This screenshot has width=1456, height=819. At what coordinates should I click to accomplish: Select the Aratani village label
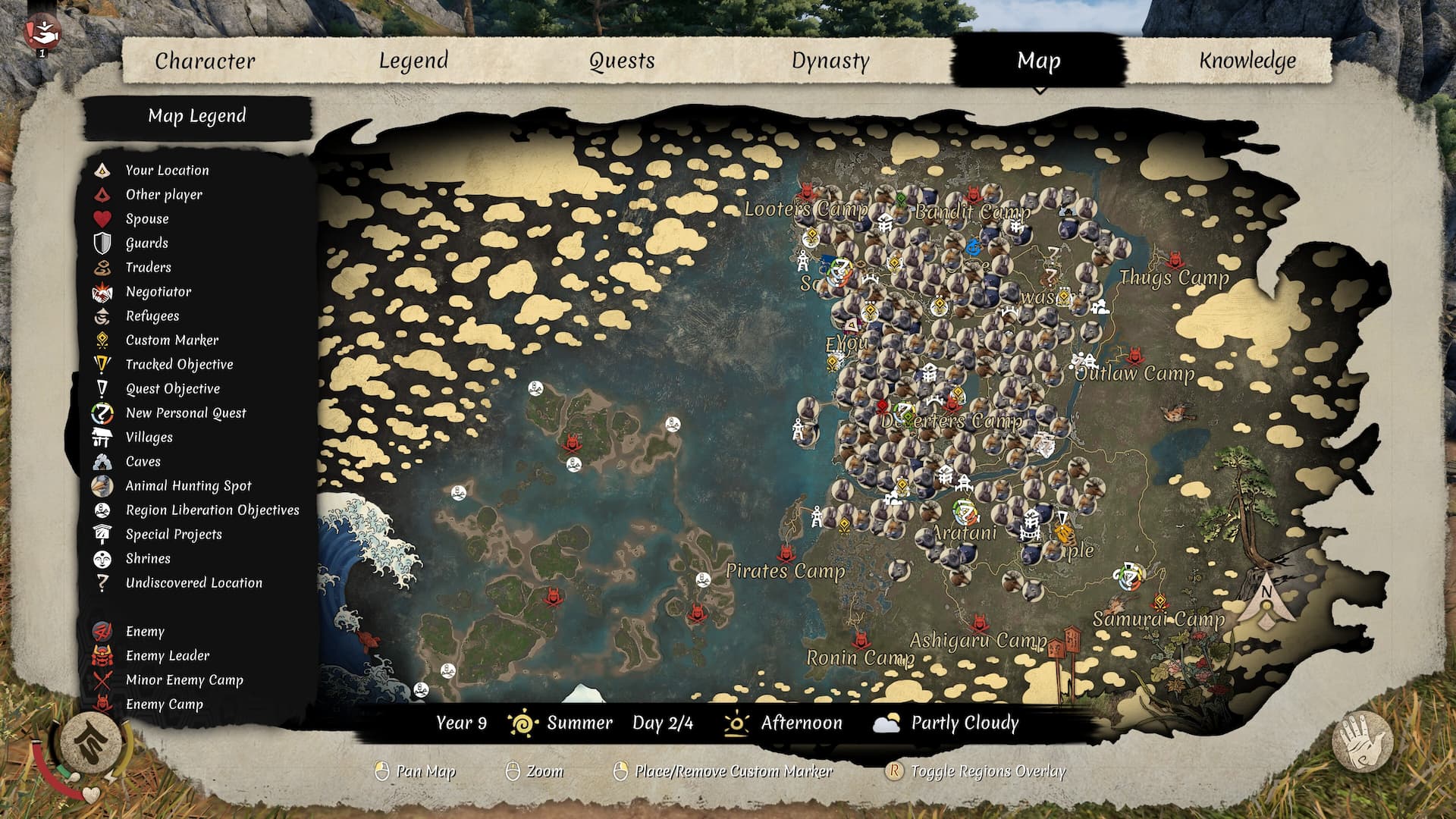point(963,533)
